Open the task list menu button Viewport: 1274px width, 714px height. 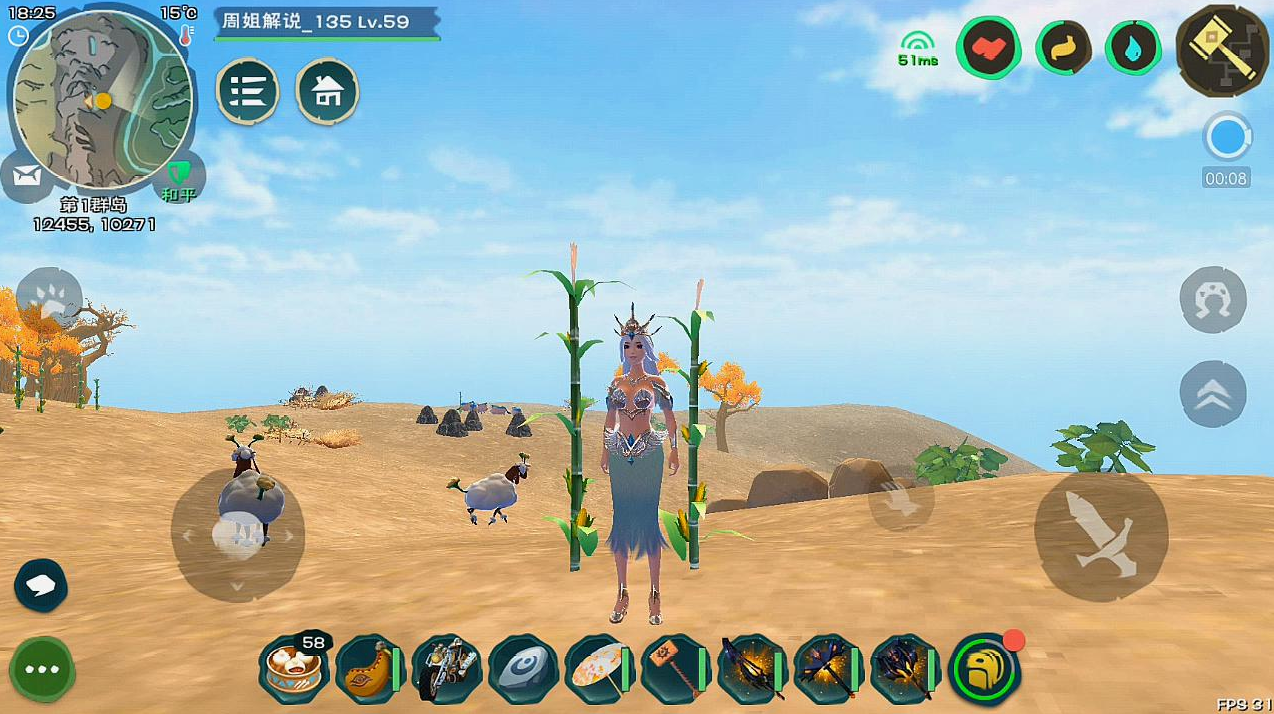point(248,91)
